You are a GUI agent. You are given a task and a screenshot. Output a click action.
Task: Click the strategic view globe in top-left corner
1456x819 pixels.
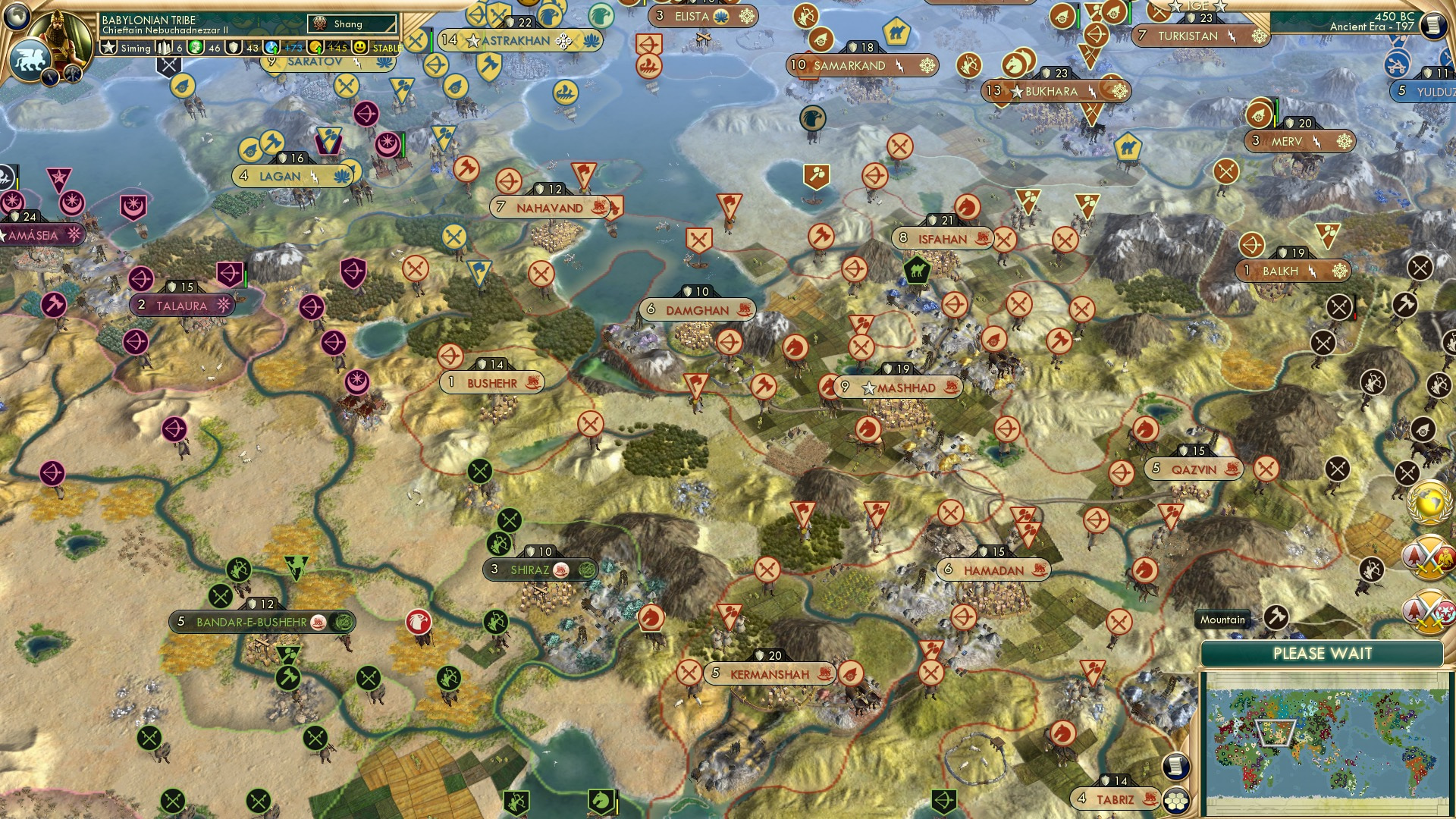[x=17, y=15]
